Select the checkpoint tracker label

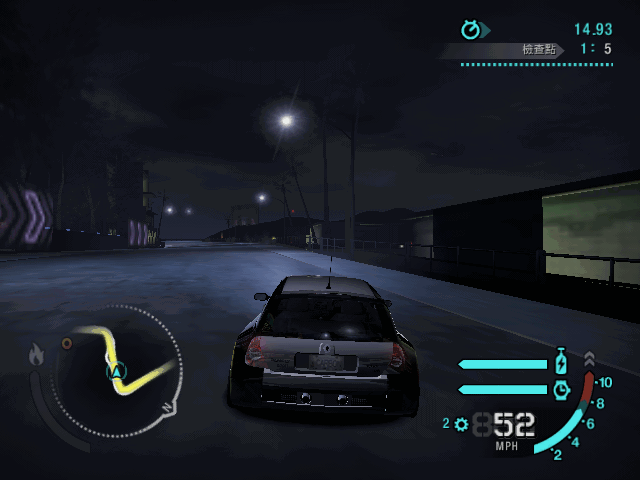[538, 49]
